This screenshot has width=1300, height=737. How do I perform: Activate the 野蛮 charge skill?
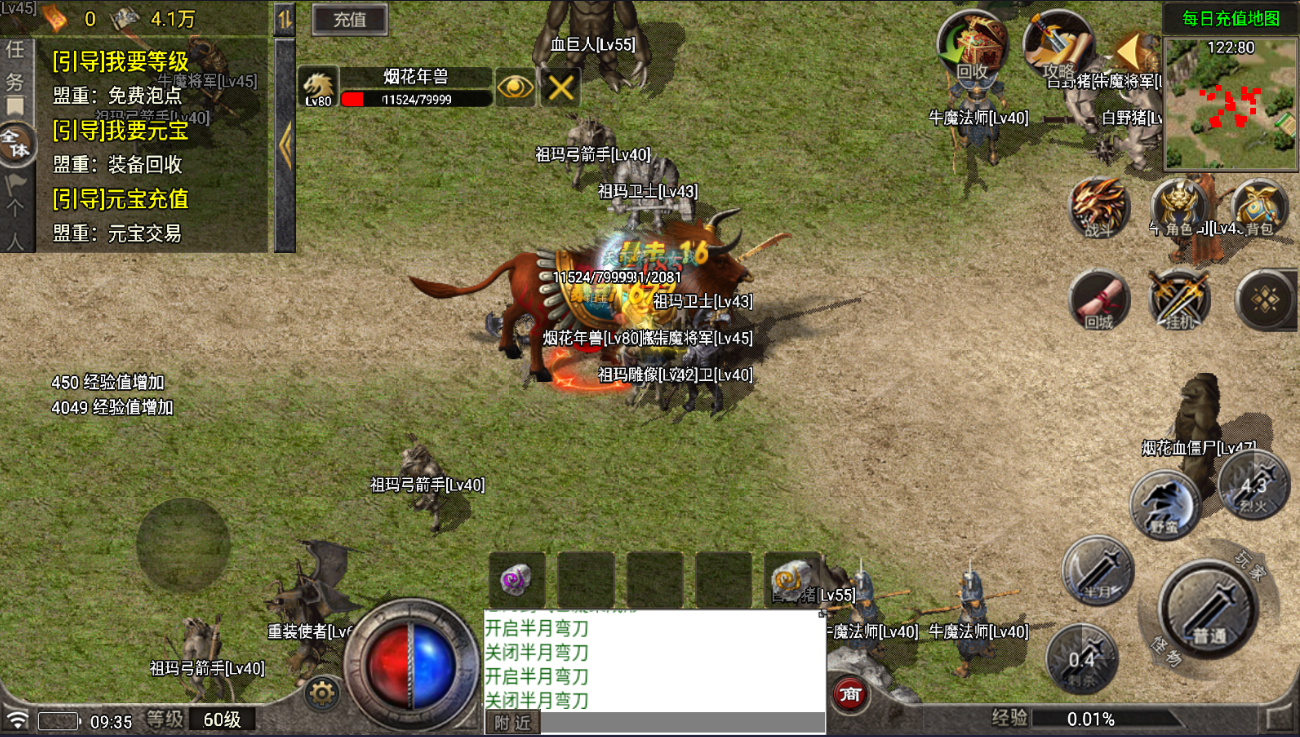click(x=1165, y=505)
